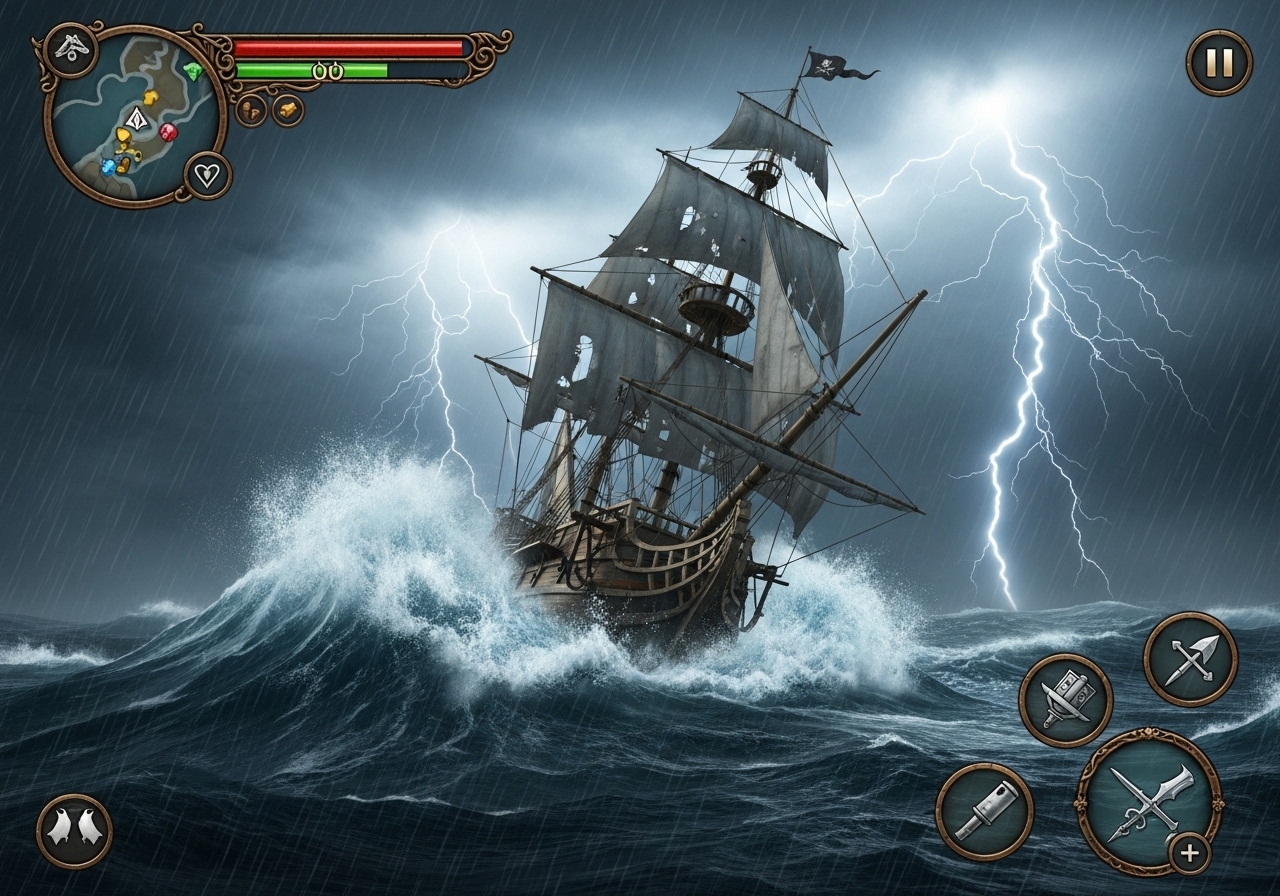Tap the plus badge on the attack button

[x=1189, y=851]
